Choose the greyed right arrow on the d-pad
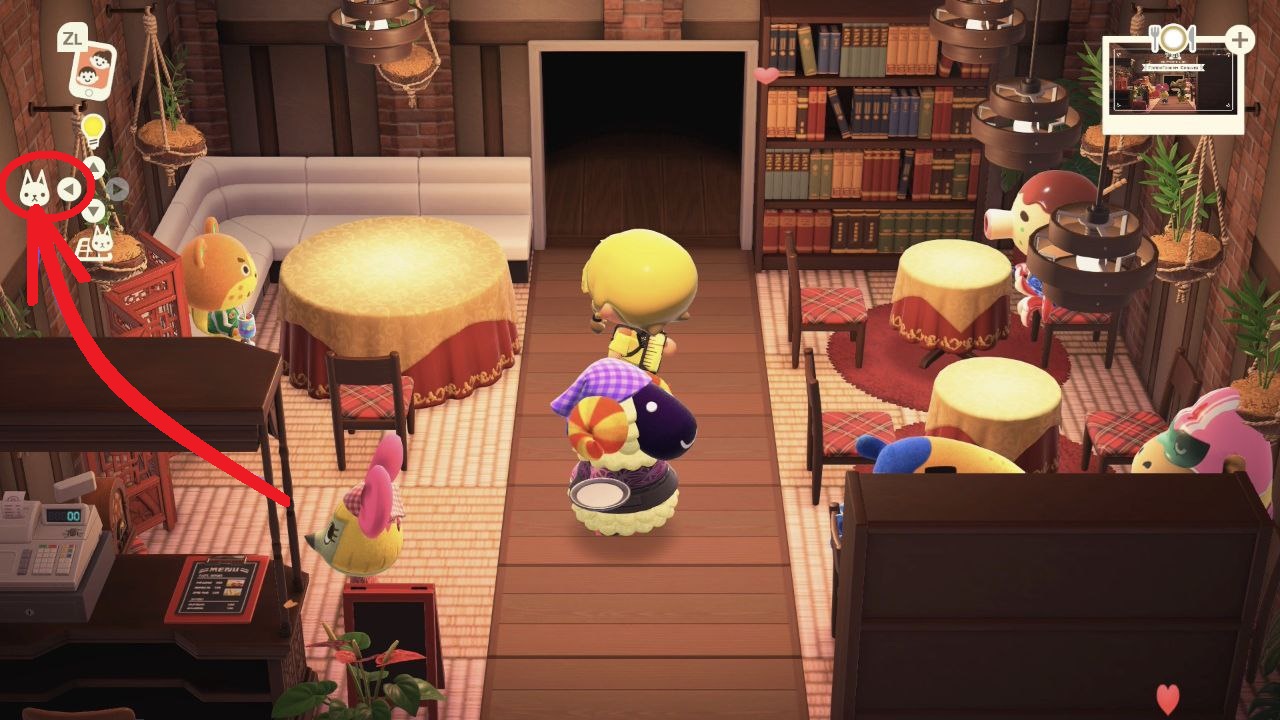Viewport: 1280px width, 720px height. tap(117, 188)
